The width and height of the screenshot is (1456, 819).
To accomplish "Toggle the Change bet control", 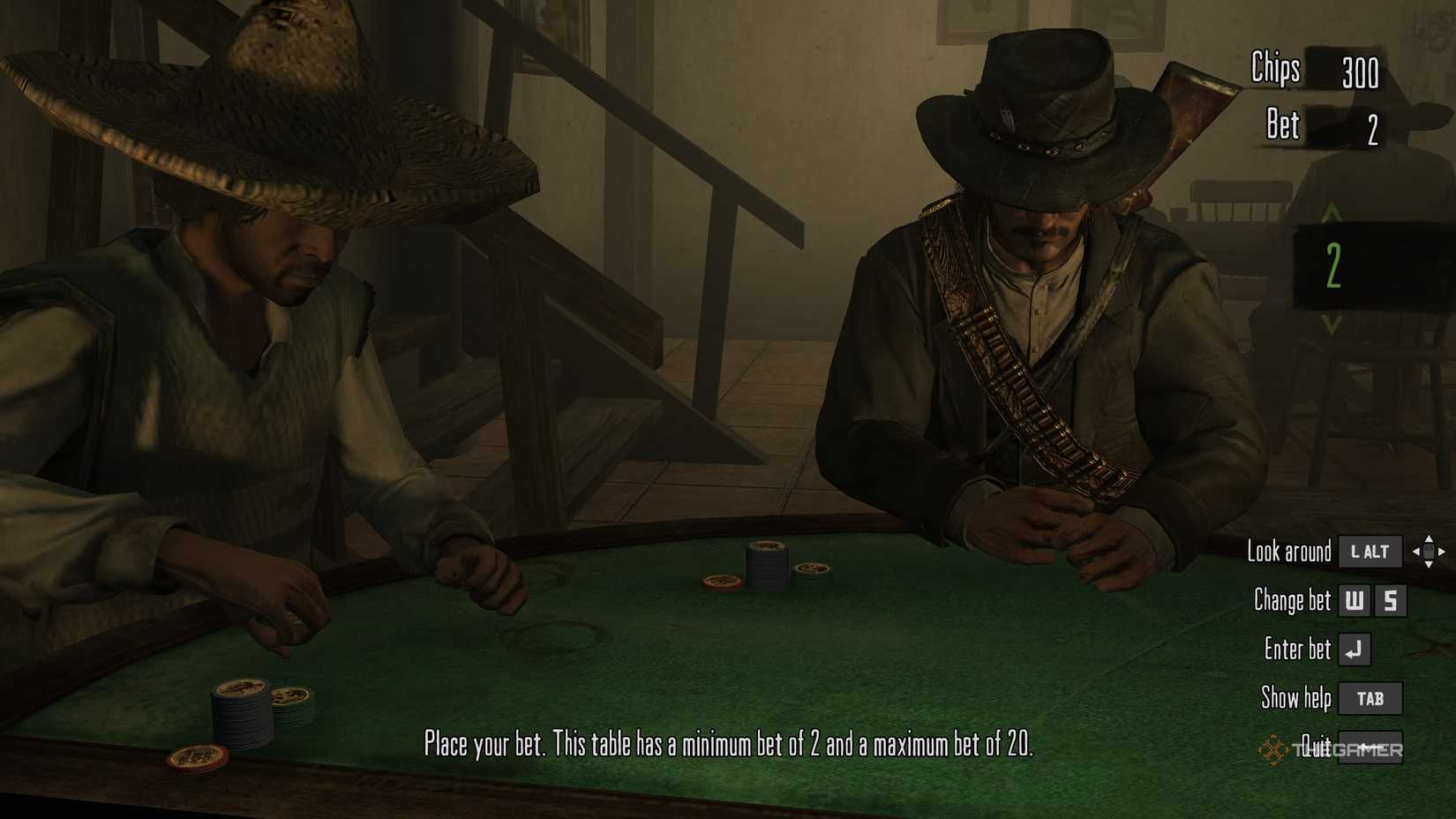I will tap(1294, 598).
